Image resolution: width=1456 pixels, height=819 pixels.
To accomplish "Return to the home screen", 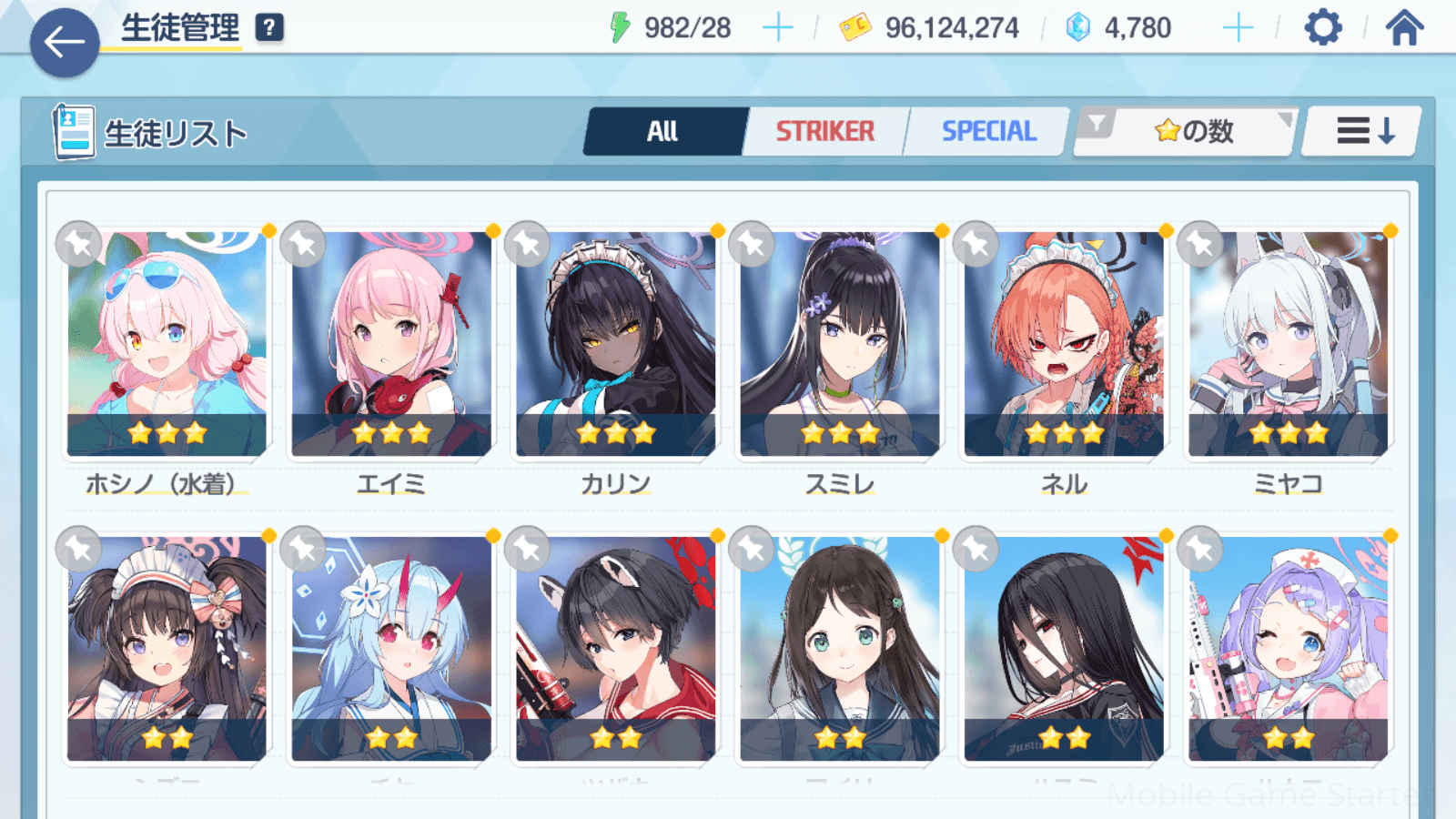I will click(1404, 28).
